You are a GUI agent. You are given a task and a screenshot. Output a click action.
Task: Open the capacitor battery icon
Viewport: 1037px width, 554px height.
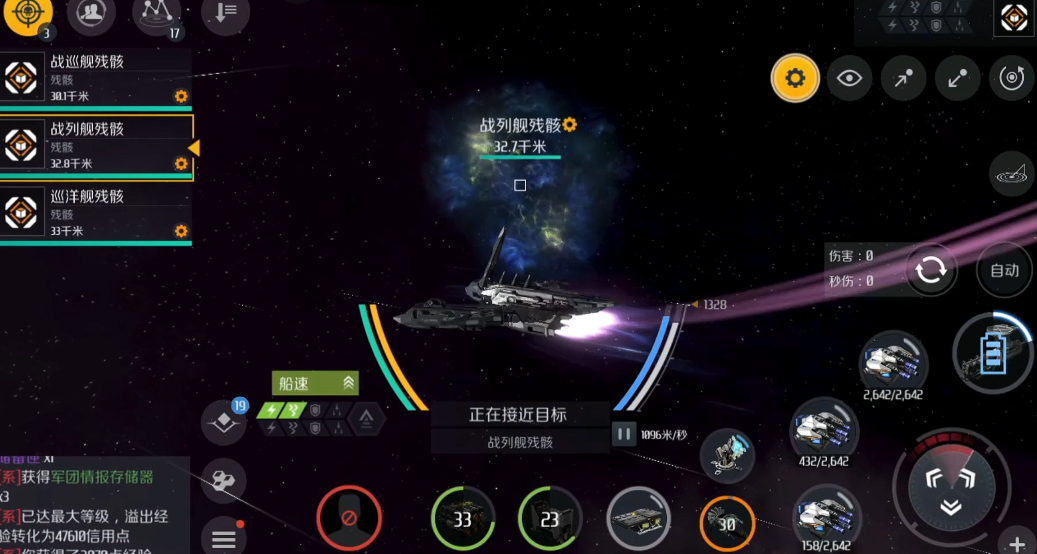(x=992, y=353)
